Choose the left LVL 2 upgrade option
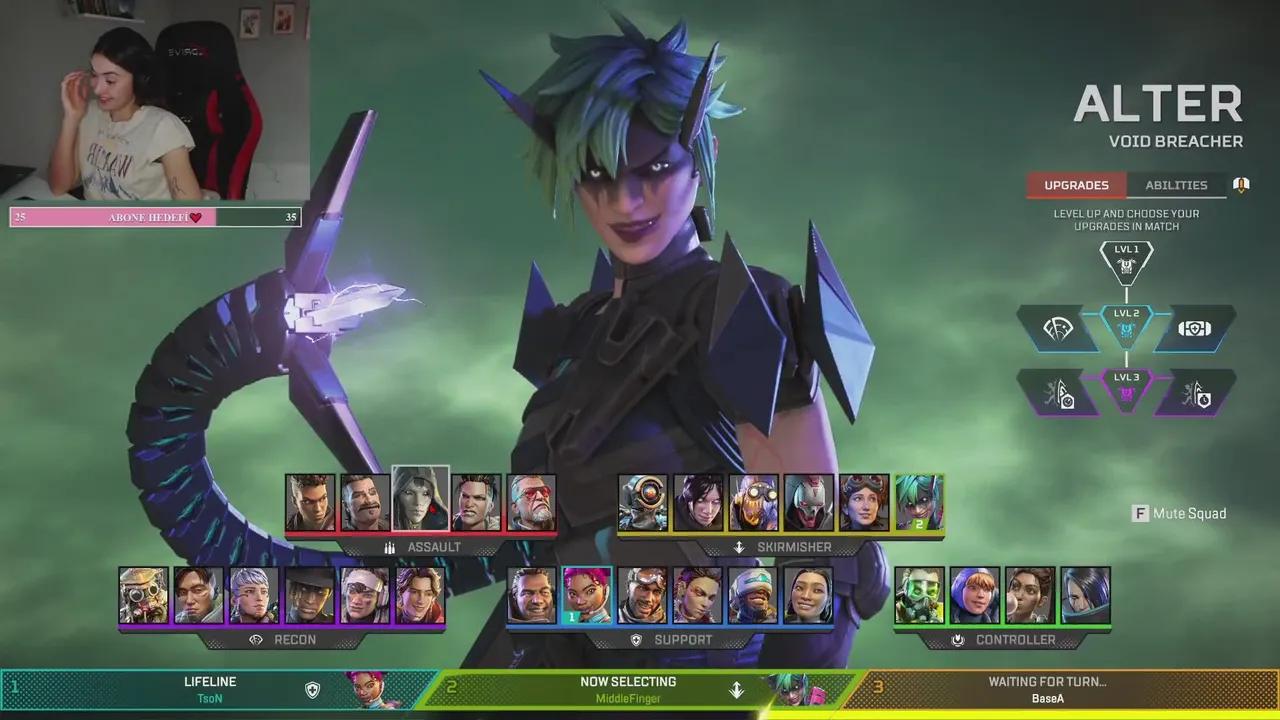Image resolution: width=1280 pixels, height=720 pixels. tap(1059, 329)
